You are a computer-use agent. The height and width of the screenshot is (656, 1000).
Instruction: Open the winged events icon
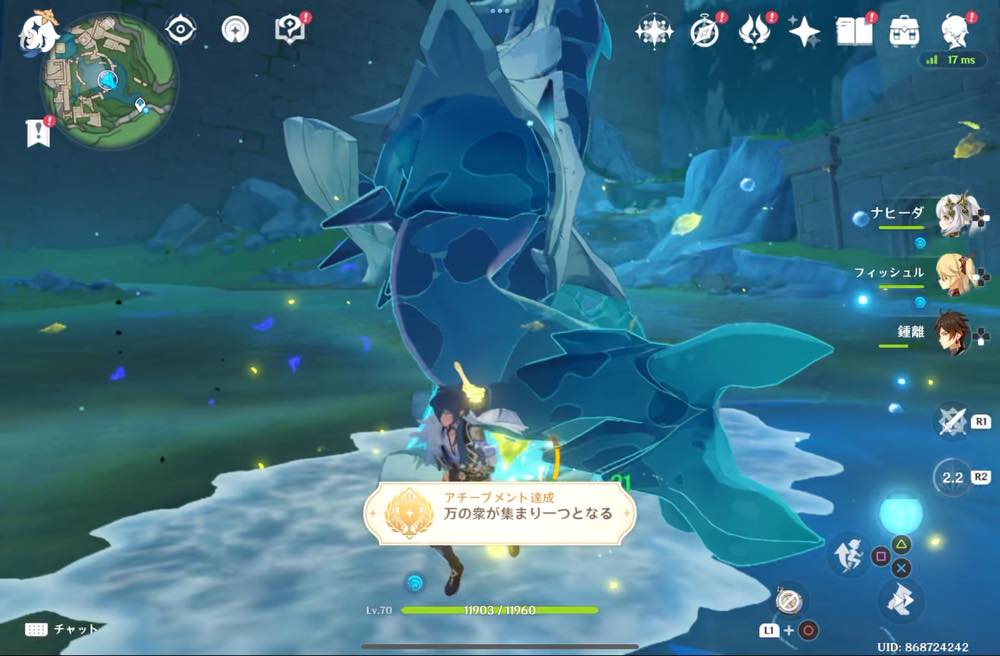[754, 32]
